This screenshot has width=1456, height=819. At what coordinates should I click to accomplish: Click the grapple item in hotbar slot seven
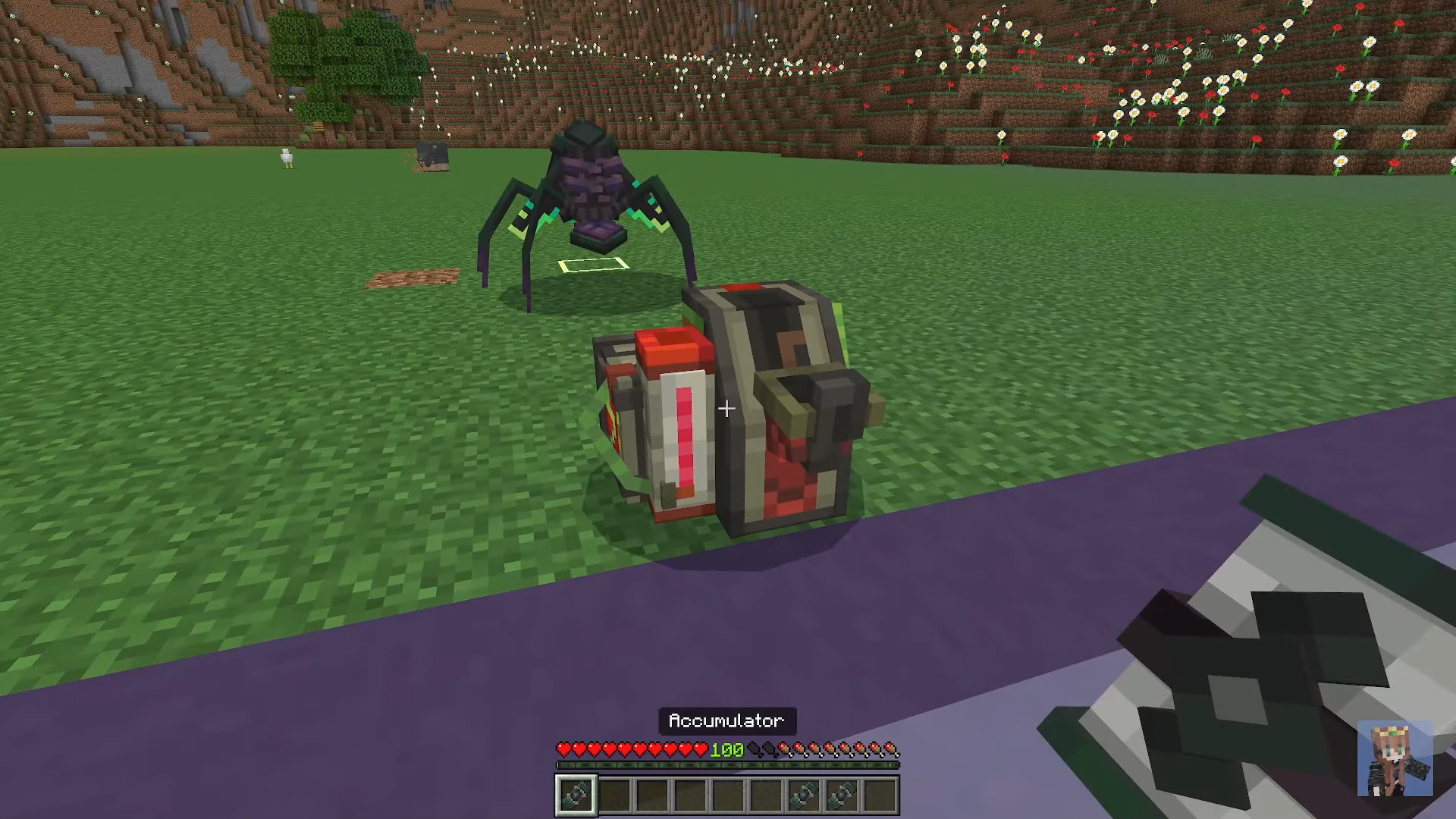click(802, 793)
